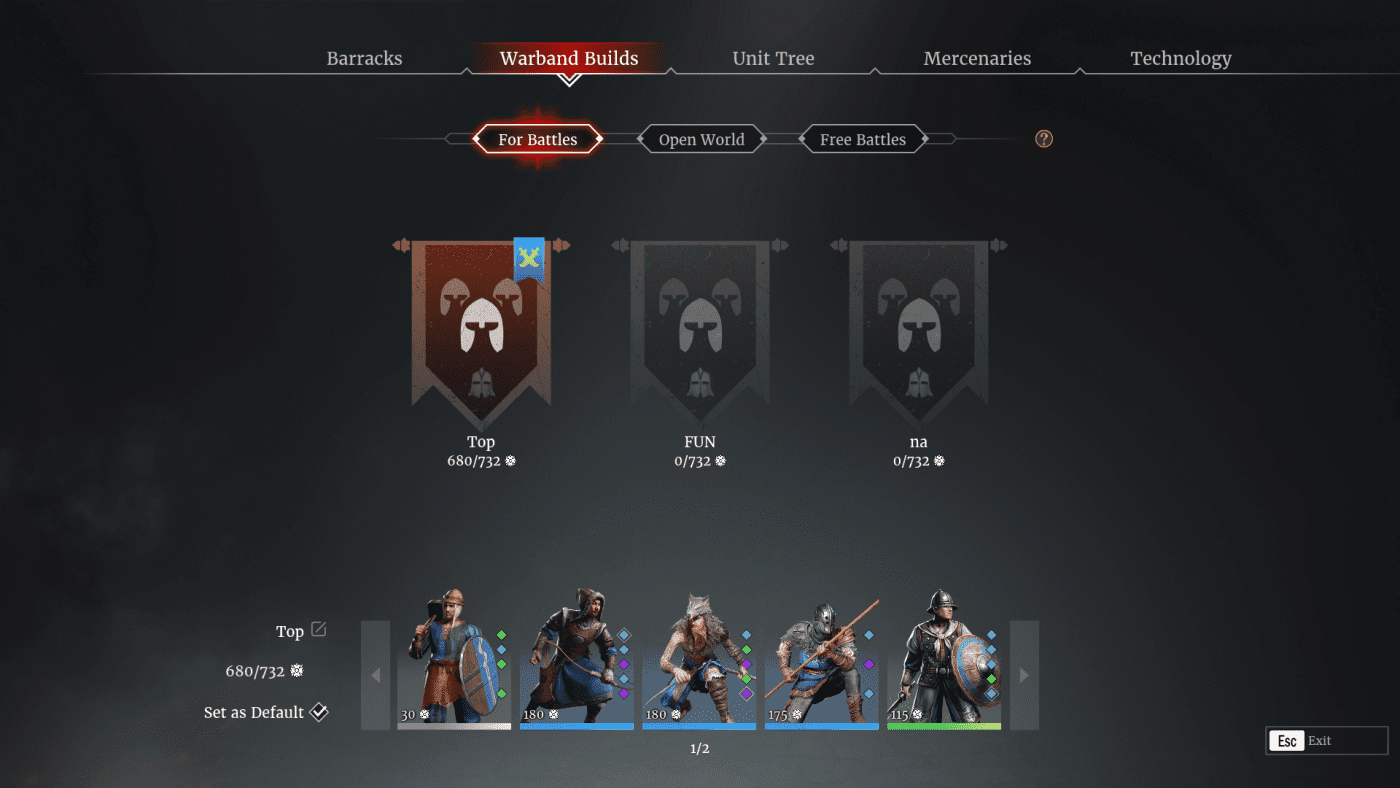
Task: Click a green doctrine diamond on the first unit card
Action: [x=499, y=634]
